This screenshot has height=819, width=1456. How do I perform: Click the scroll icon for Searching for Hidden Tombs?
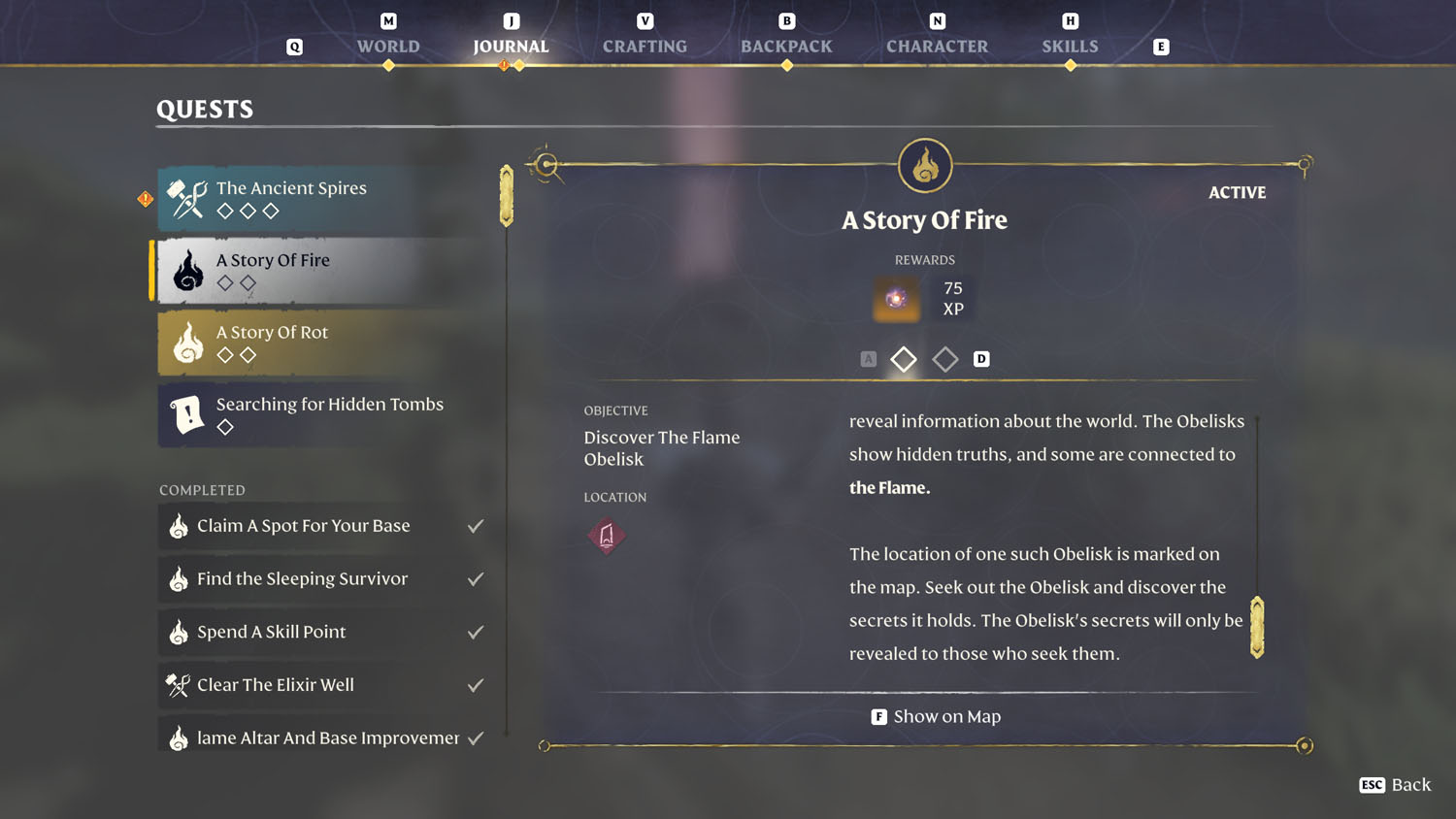(187, 414)
